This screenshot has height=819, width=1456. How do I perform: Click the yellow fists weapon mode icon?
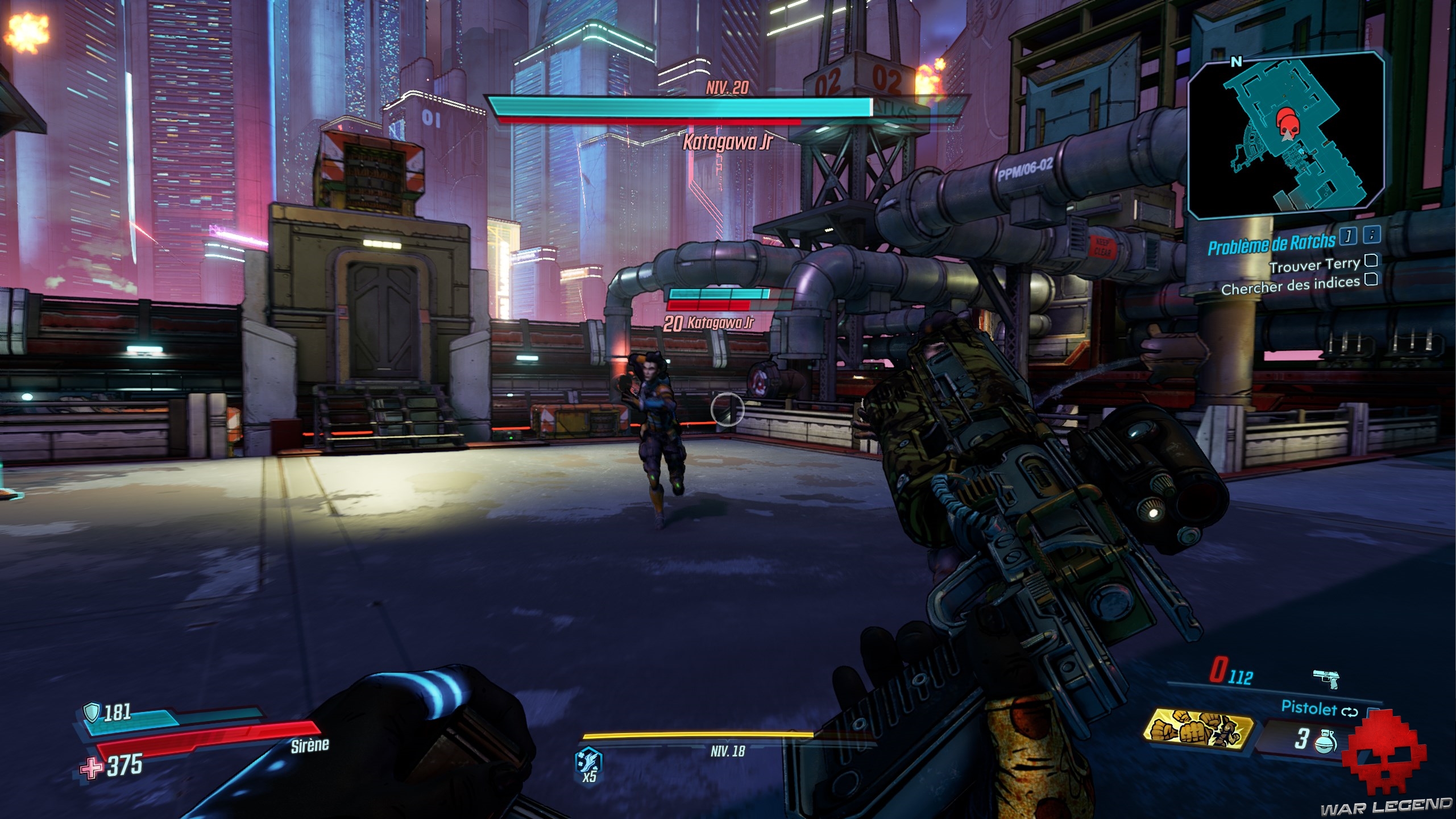1198,730
